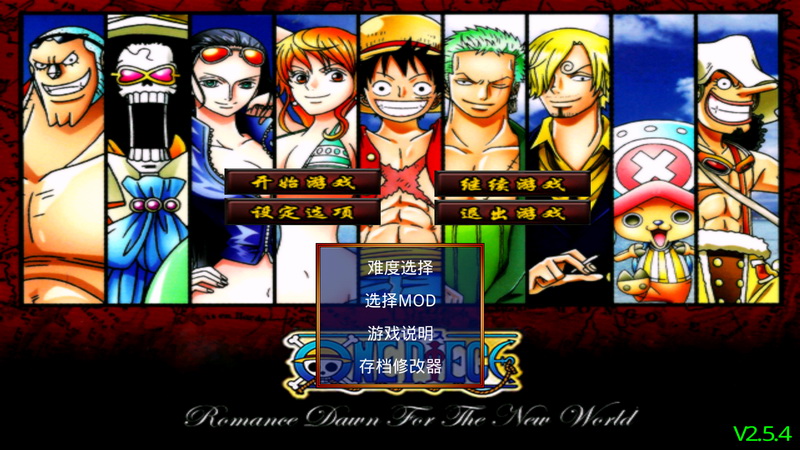Choose 继续游戏 to continue the game

513,184
